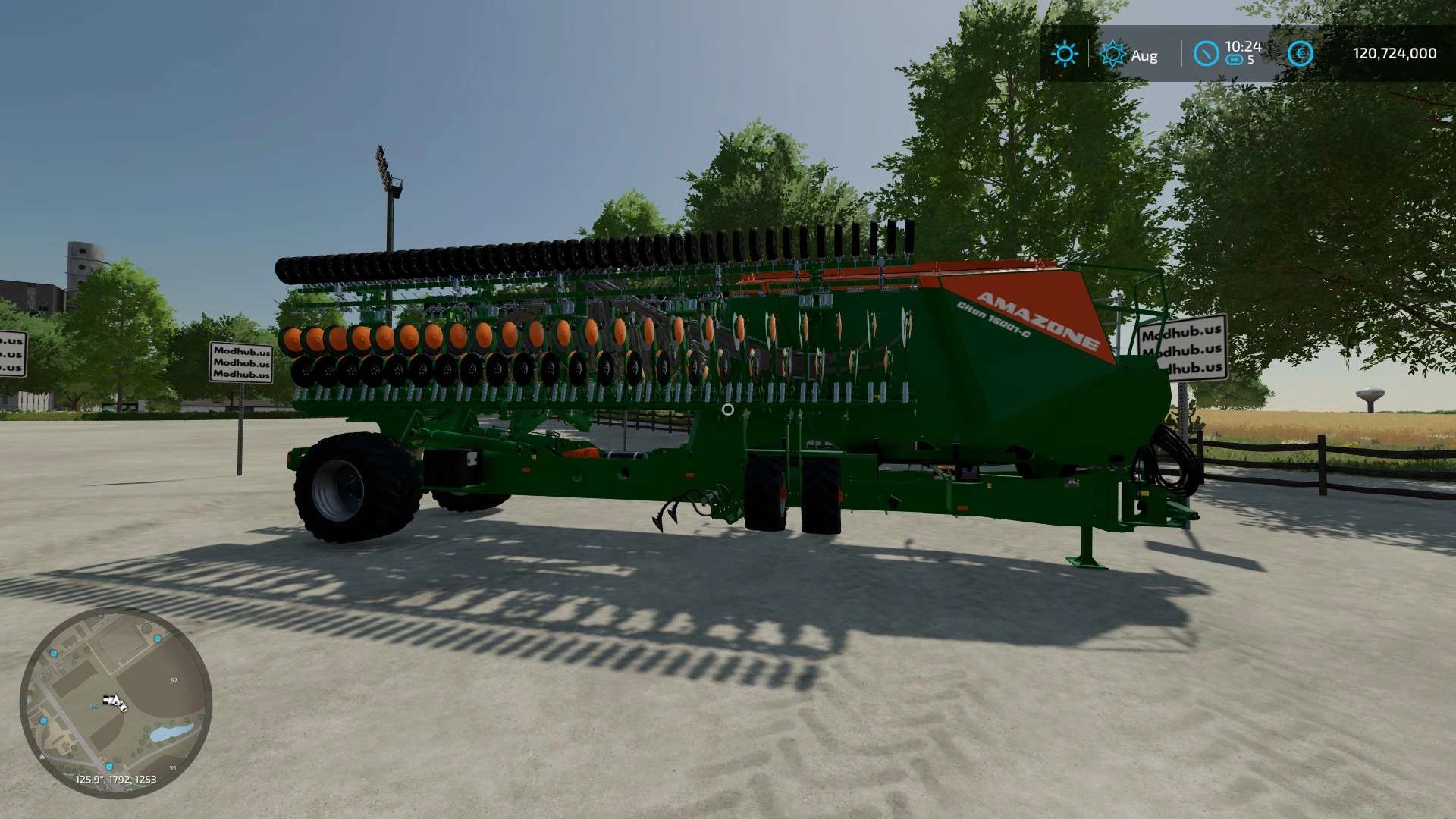Click the blue point at the minimap bottom
The width and height of the screenshot is (1456, 819).
tap(109, 767)
